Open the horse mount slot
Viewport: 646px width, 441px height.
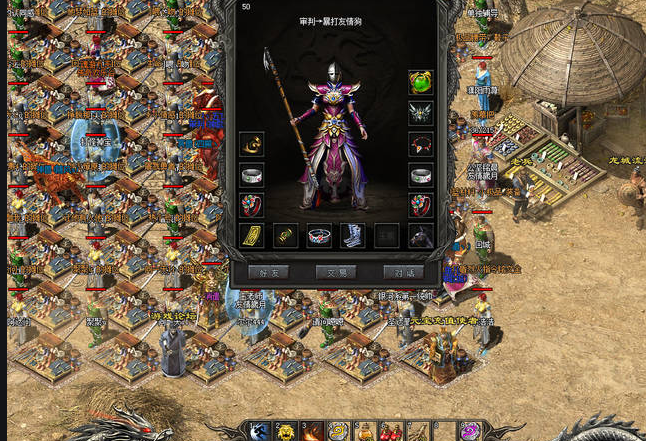pyautogui.click(x=421, y=236)
